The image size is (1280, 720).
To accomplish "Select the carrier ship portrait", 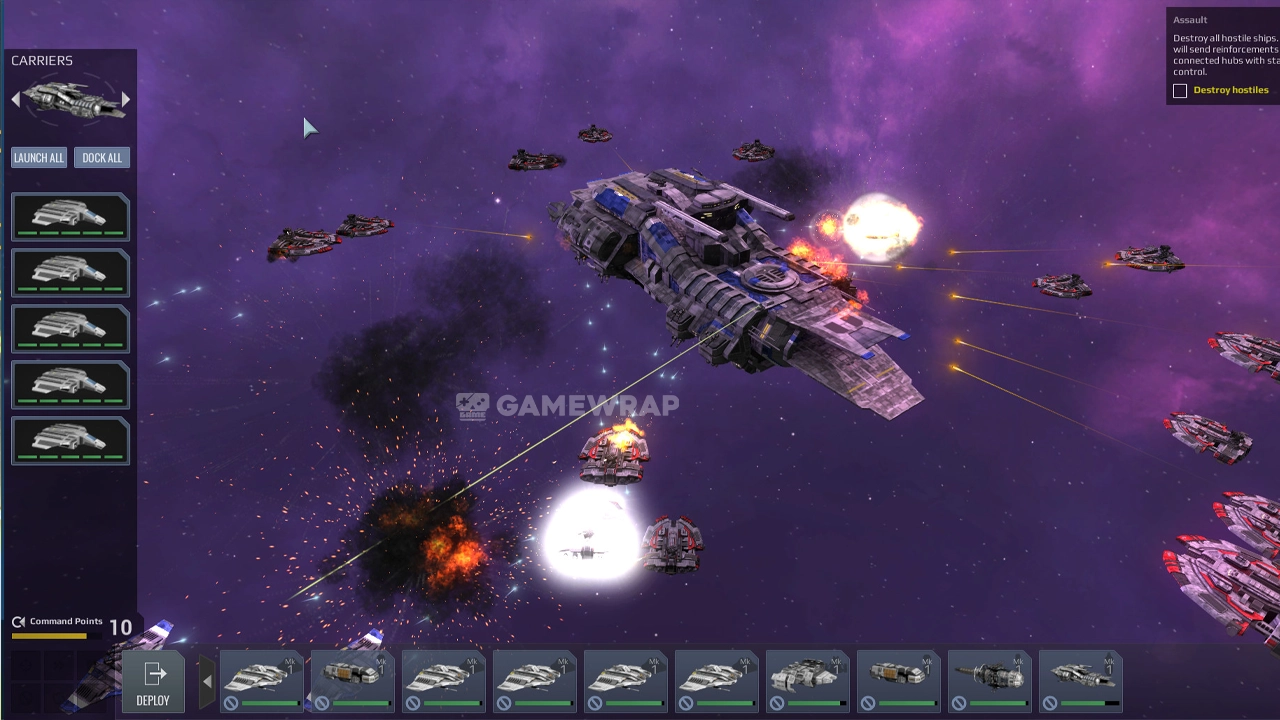I will tap(71, 99).
